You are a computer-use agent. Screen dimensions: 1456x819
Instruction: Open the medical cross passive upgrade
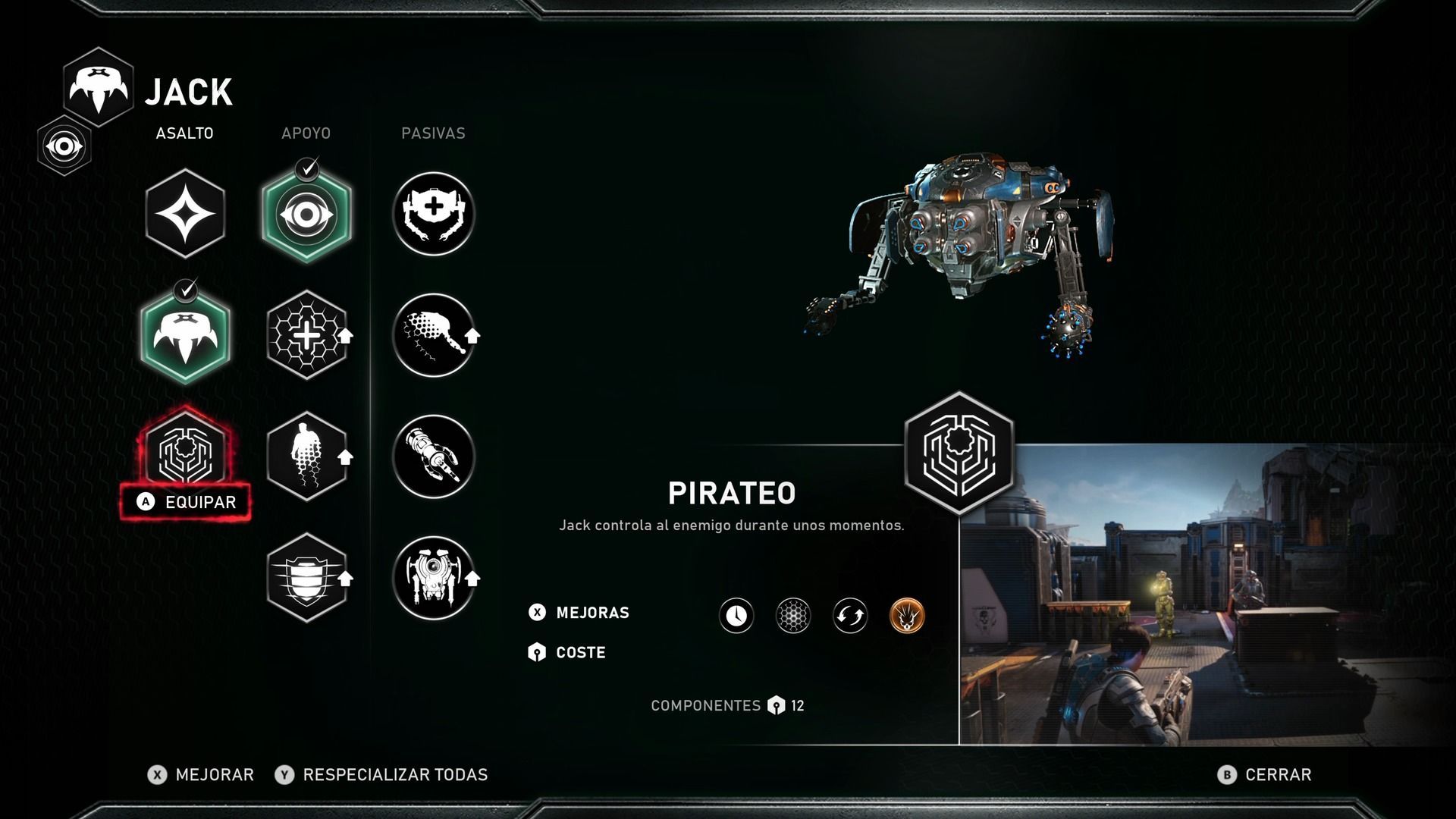[434, 214]
